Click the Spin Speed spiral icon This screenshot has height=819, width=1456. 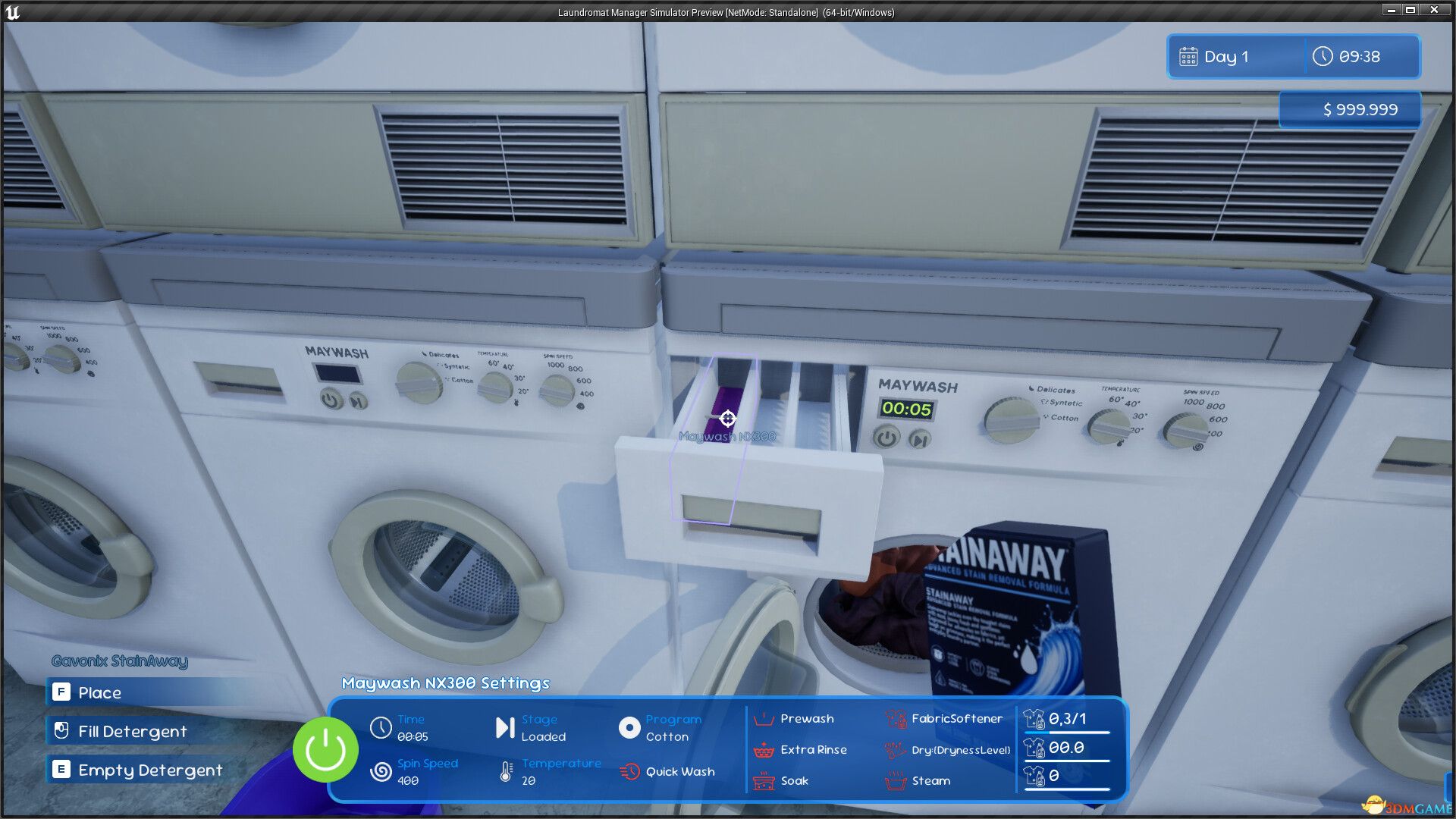coord(381,770)
